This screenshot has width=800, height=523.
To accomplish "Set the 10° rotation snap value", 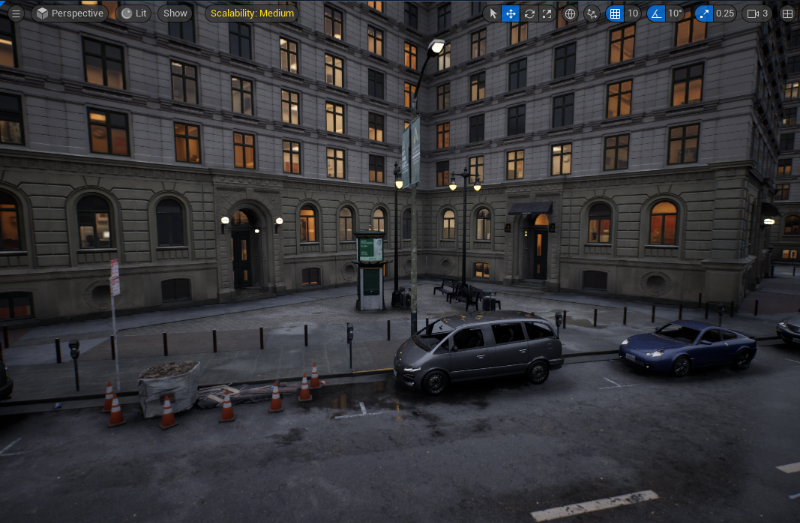I will pos(675,13).
